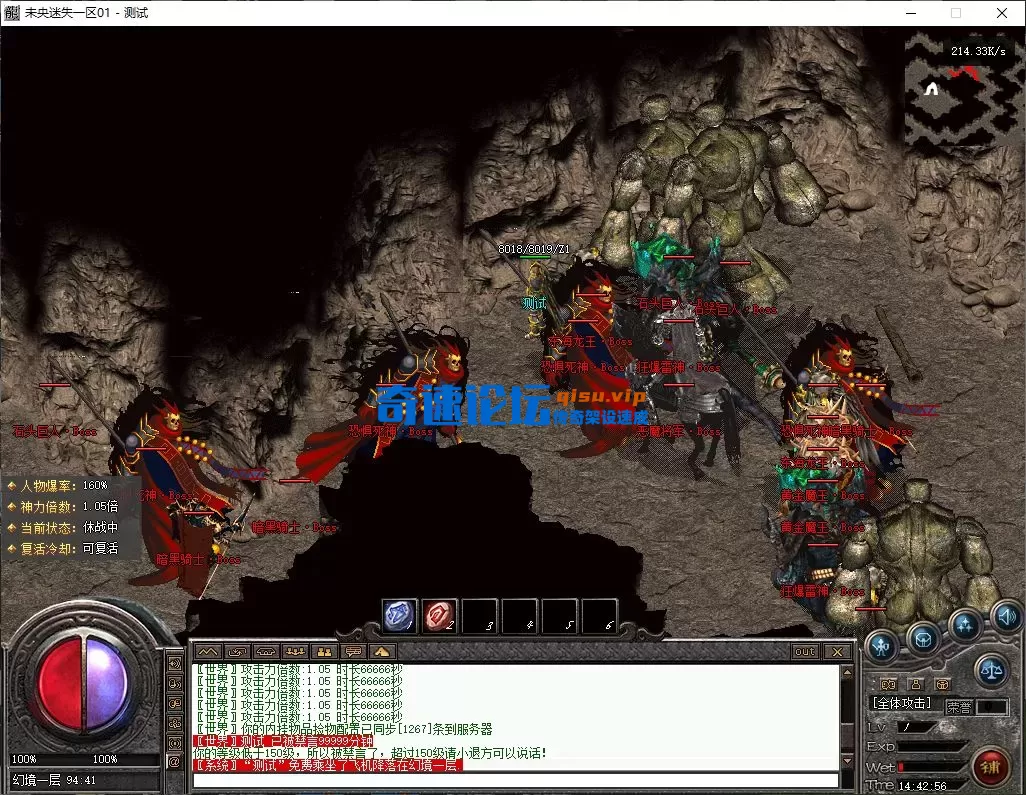Click the two-people group button above chat
1026x795 pixels.
[x=323, y=652]
